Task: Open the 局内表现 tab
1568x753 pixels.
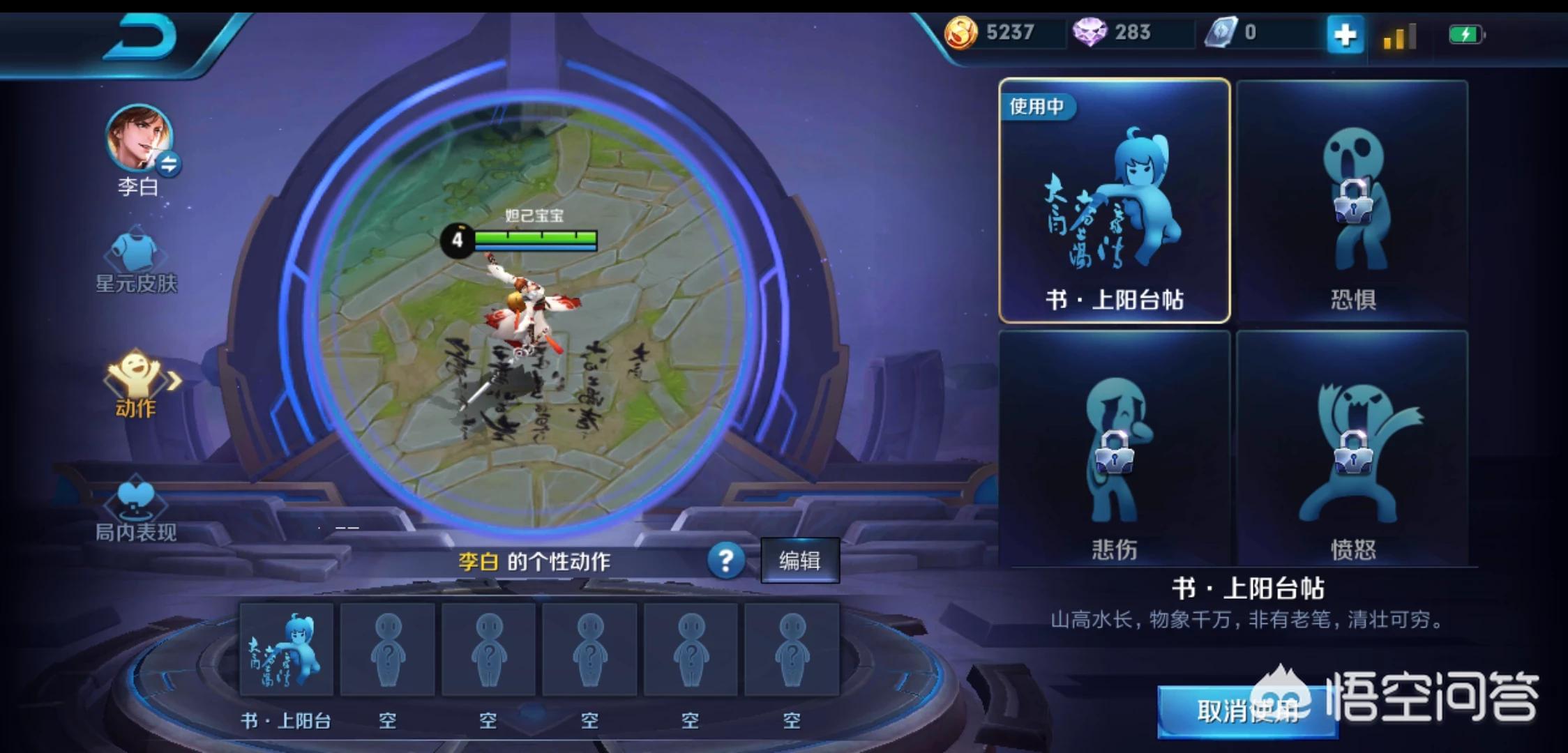Action: pos(136,510)
